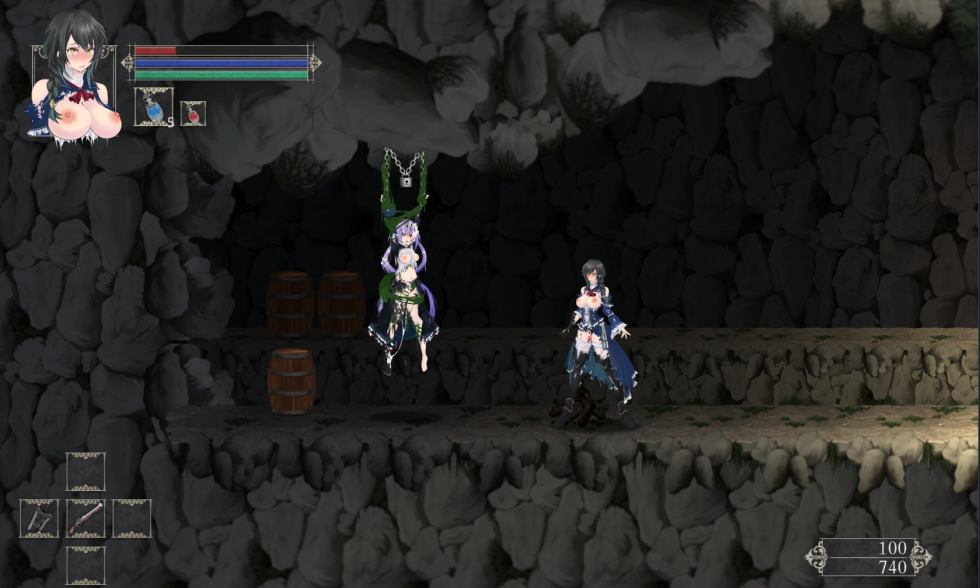Select the blue potion slot

(153, 107)
